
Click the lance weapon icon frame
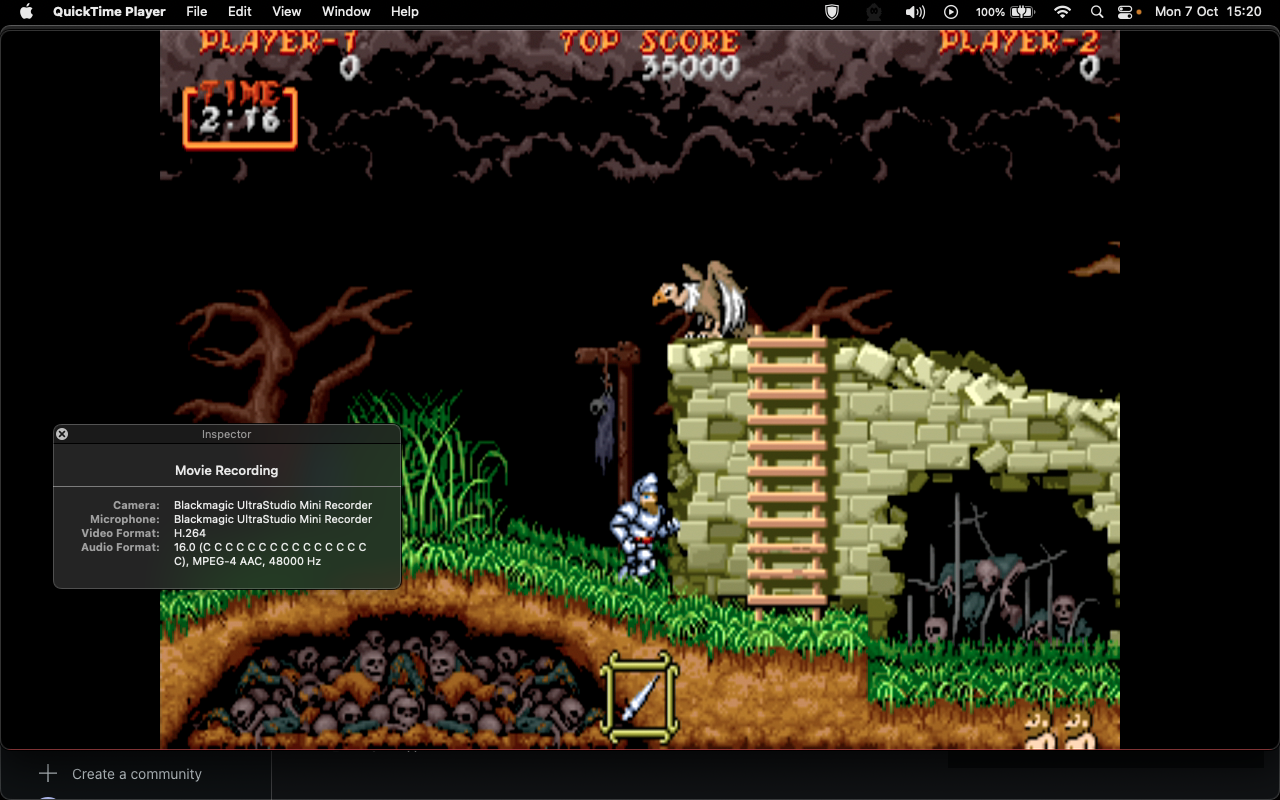639,697
